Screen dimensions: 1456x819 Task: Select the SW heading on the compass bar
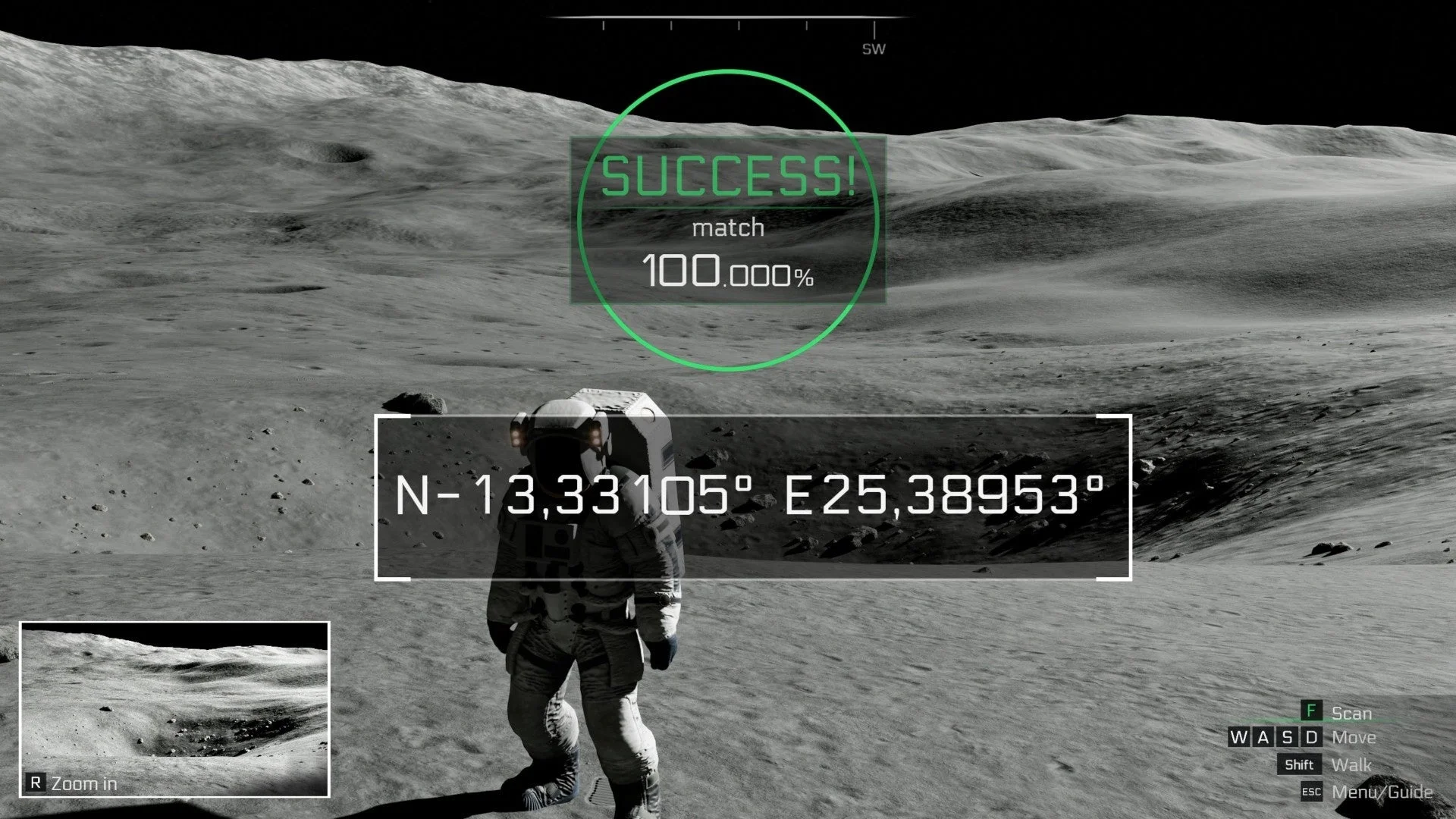pos(872,48)
